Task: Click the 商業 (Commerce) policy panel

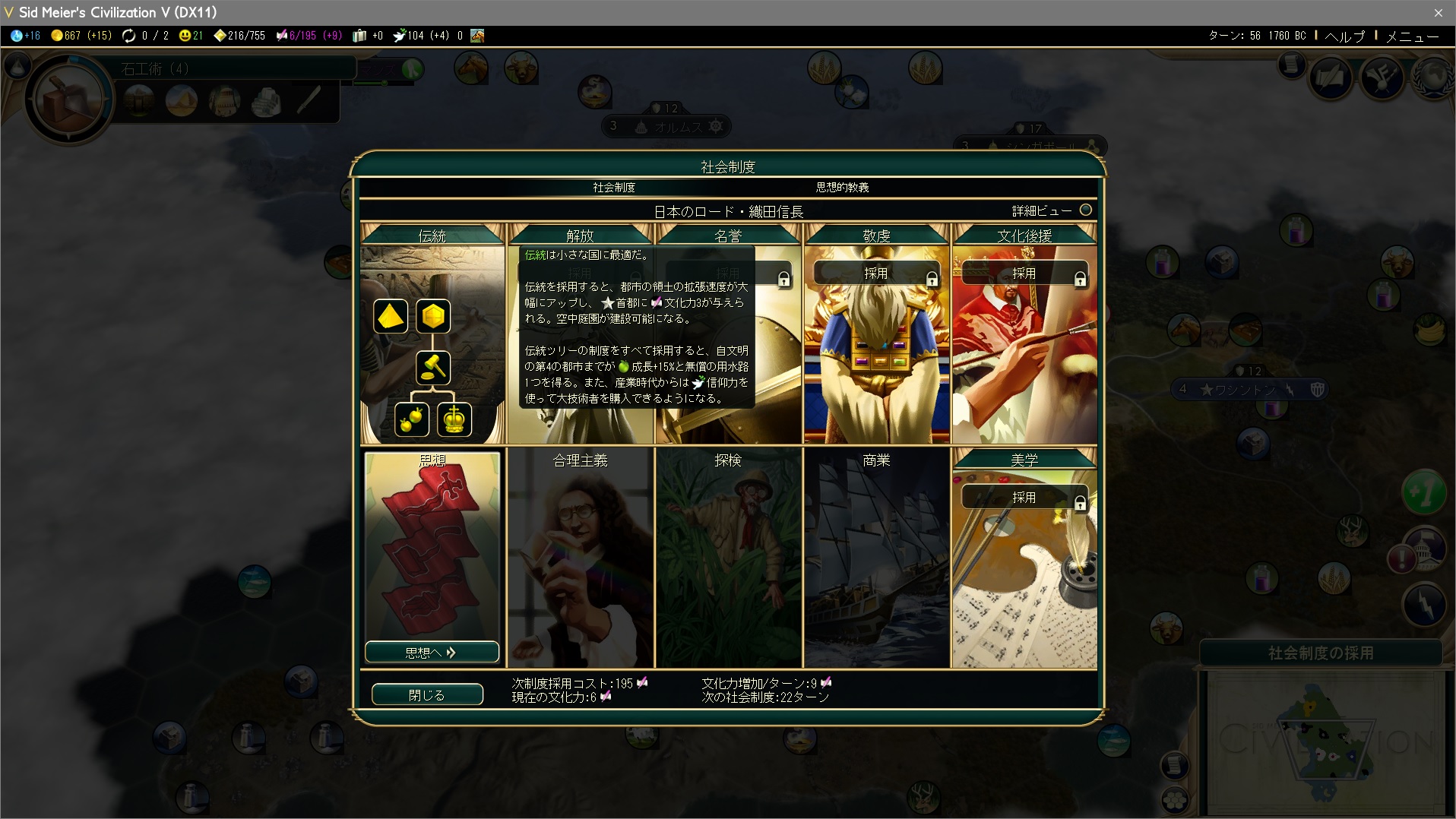Action: pyautogui.click(x=876, y=558)
